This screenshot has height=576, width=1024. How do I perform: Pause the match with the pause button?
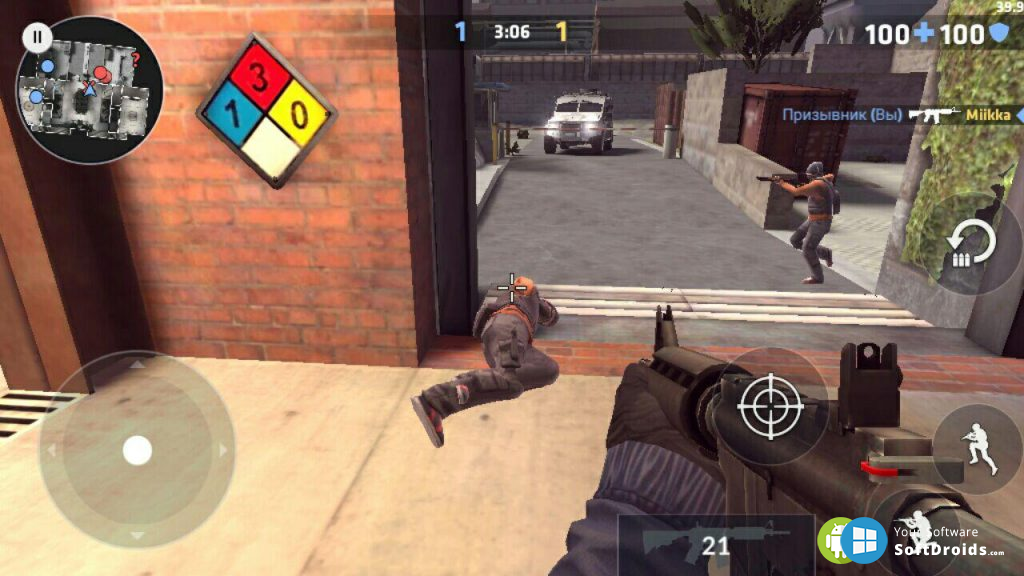[x=37, y=38]
